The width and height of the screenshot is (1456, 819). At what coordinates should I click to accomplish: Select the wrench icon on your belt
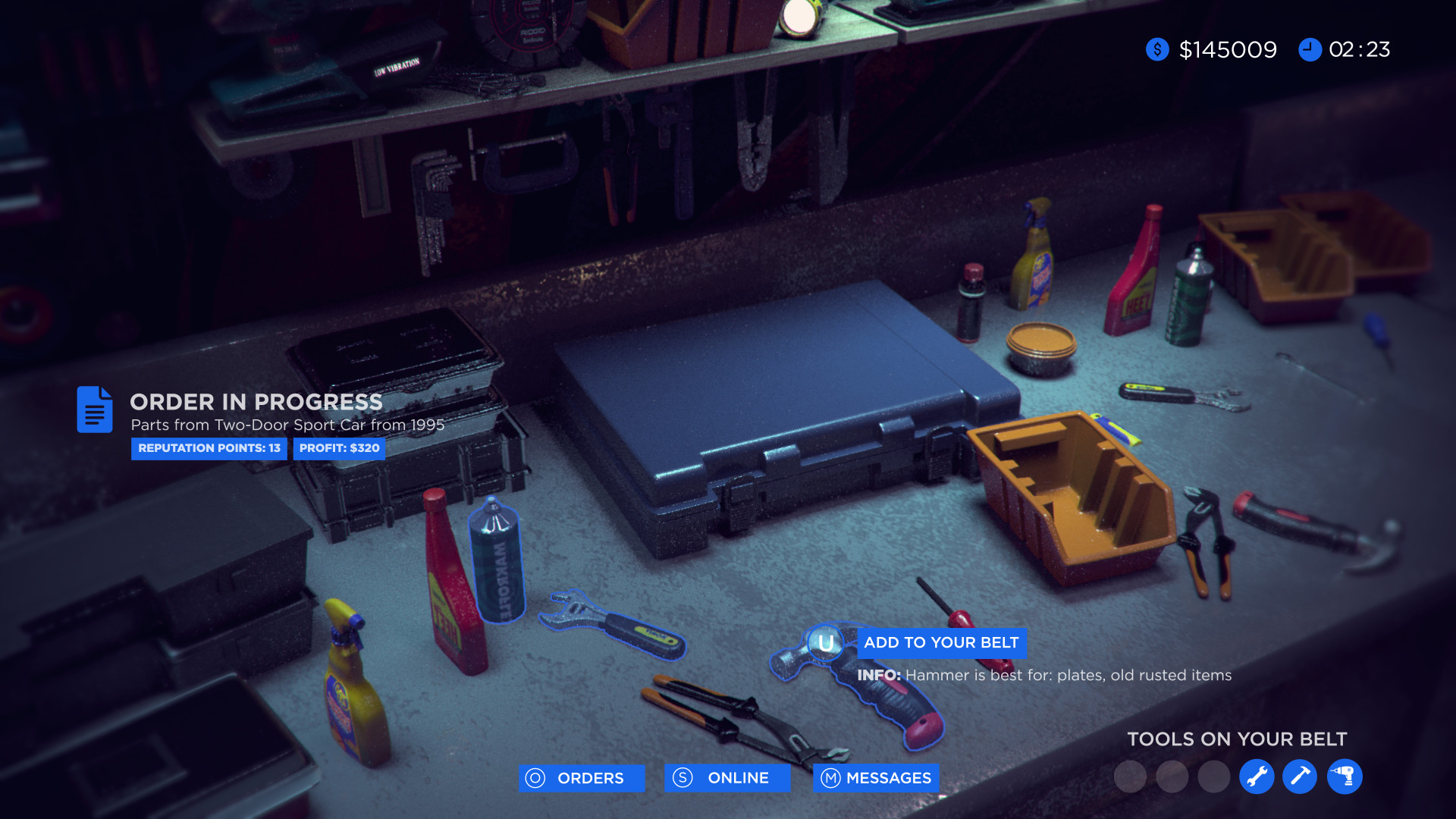[1257, 777]
